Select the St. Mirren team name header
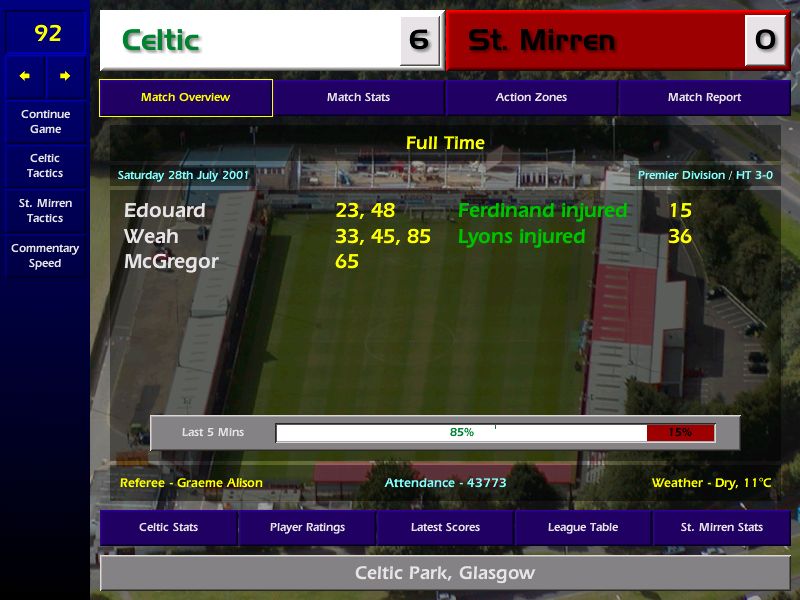This screenshot has width=800, height=600. 541,41
